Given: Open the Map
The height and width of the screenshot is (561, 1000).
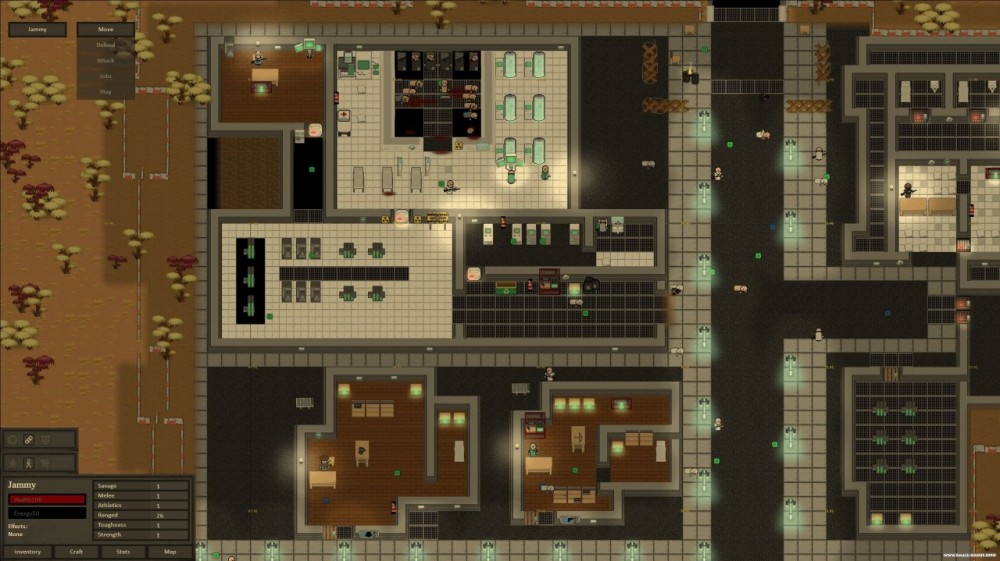Looking at the screenshot, I should pyautogui.click(x=170, y=552).
